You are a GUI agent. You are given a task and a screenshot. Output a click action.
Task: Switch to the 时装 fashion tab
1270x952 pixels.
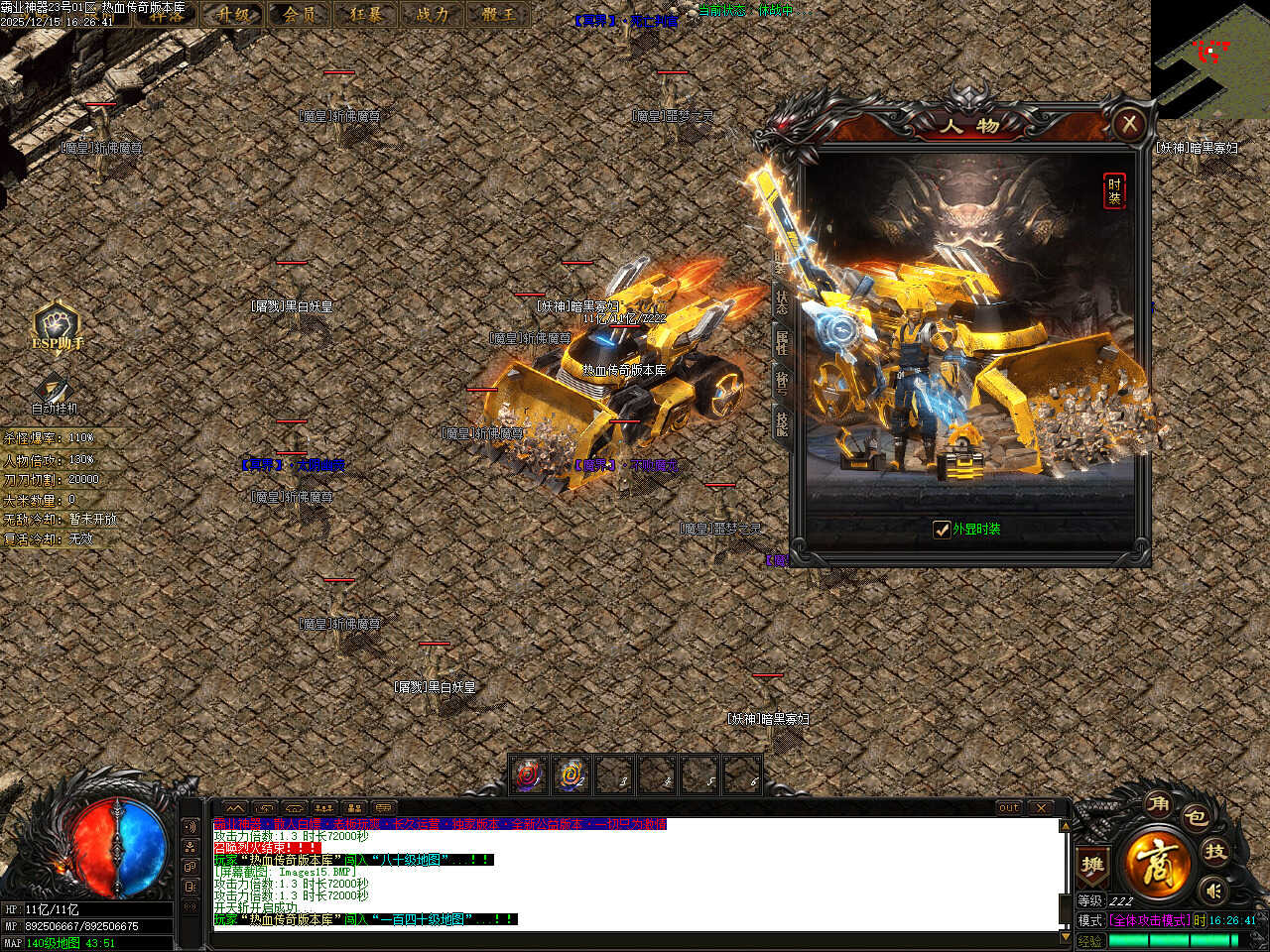coord(1114,190)
